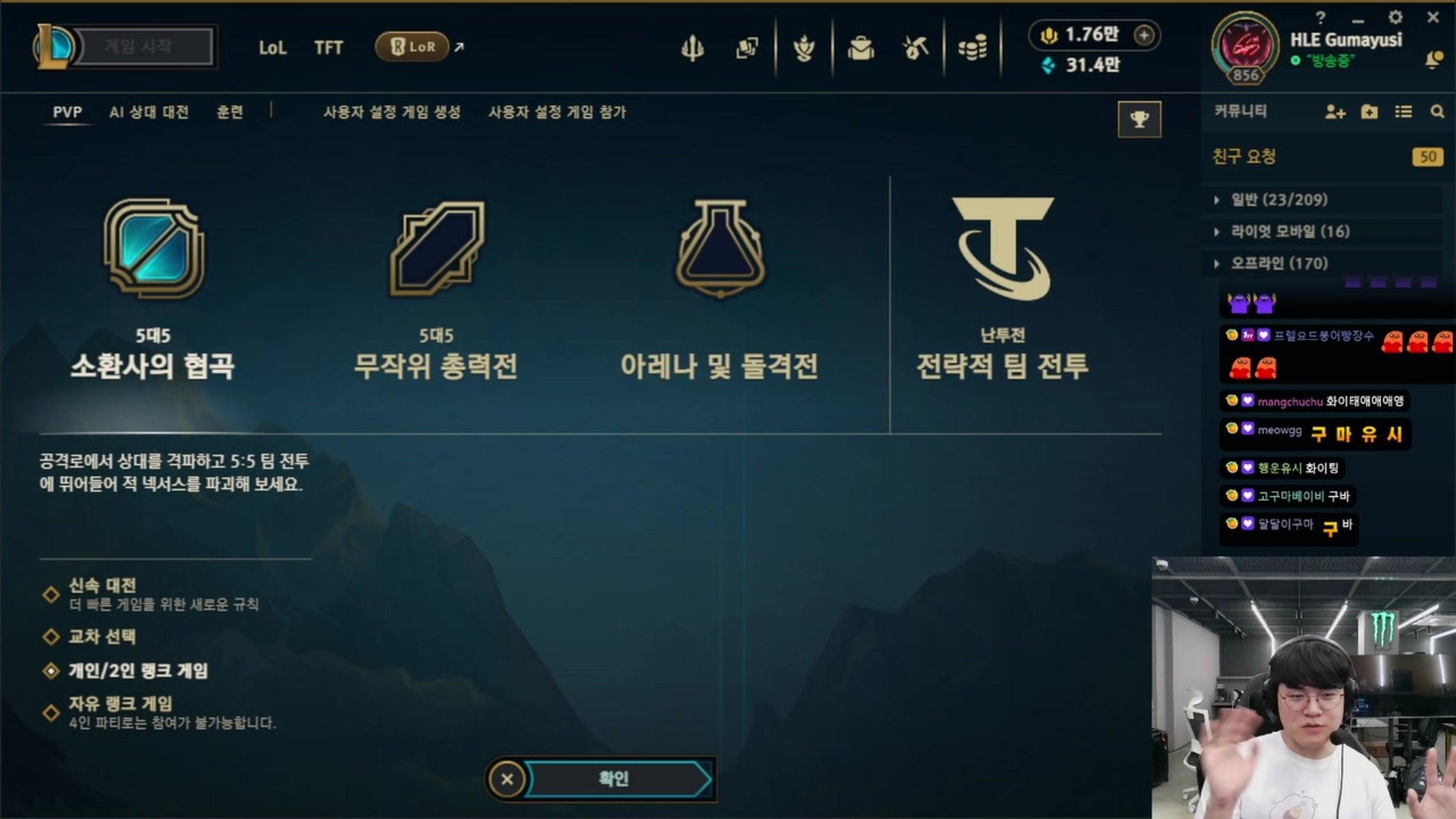Click 사용자 설정 게임 생성 link
The image size is (1456, 819).
tap(393, 112)
